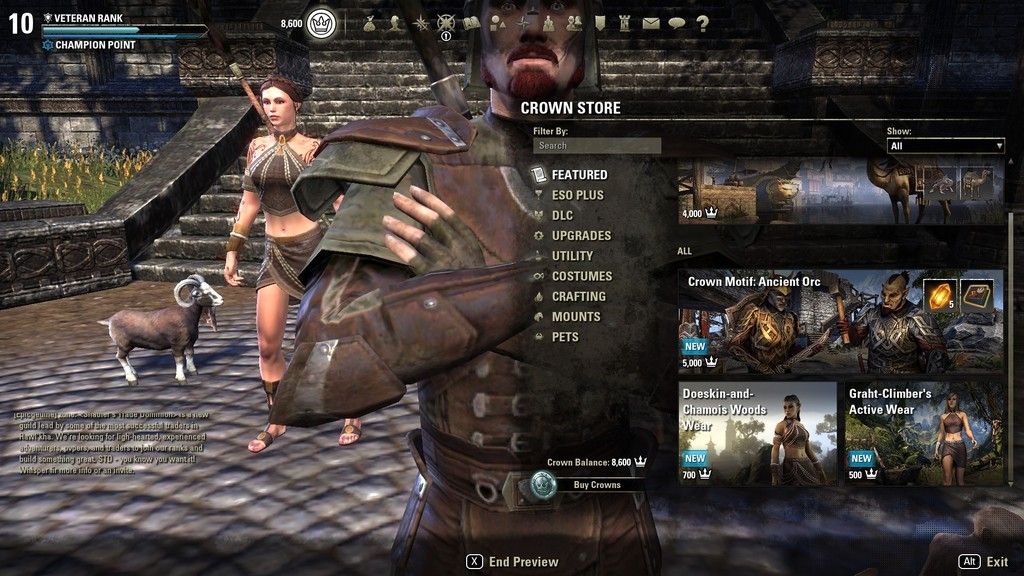
Task: Select the Featured category
Action: pyautogui.click(x=579, y=175)
